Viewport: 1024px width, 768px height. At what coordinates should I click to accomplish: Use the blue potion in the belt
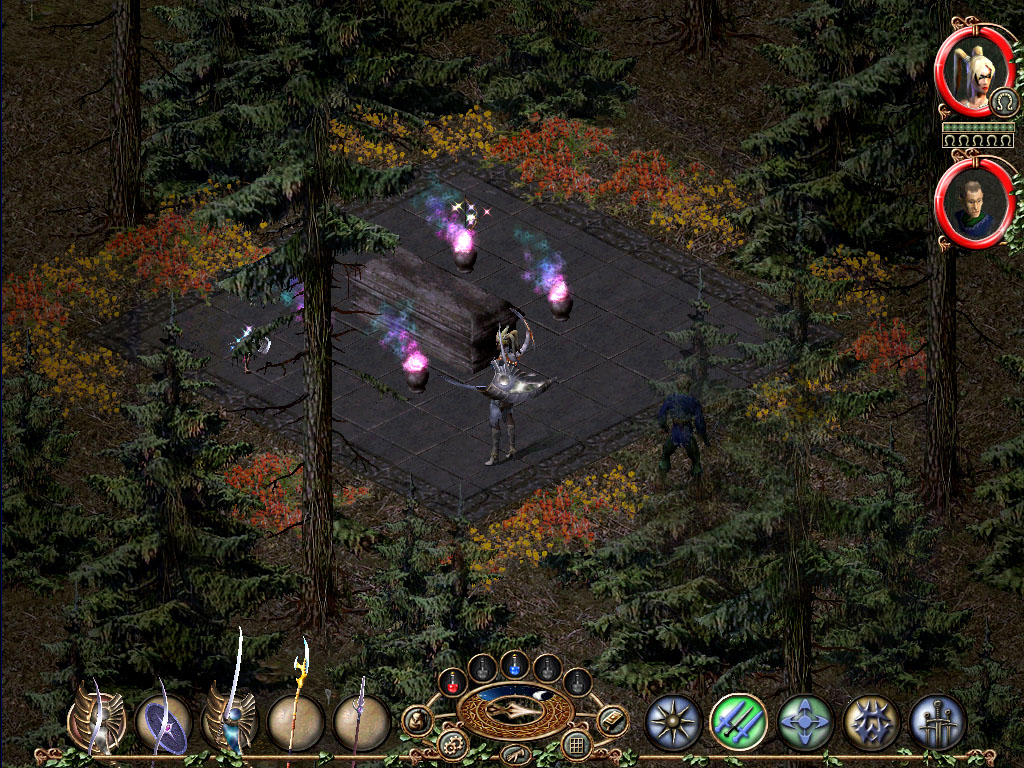click(515, 665)
